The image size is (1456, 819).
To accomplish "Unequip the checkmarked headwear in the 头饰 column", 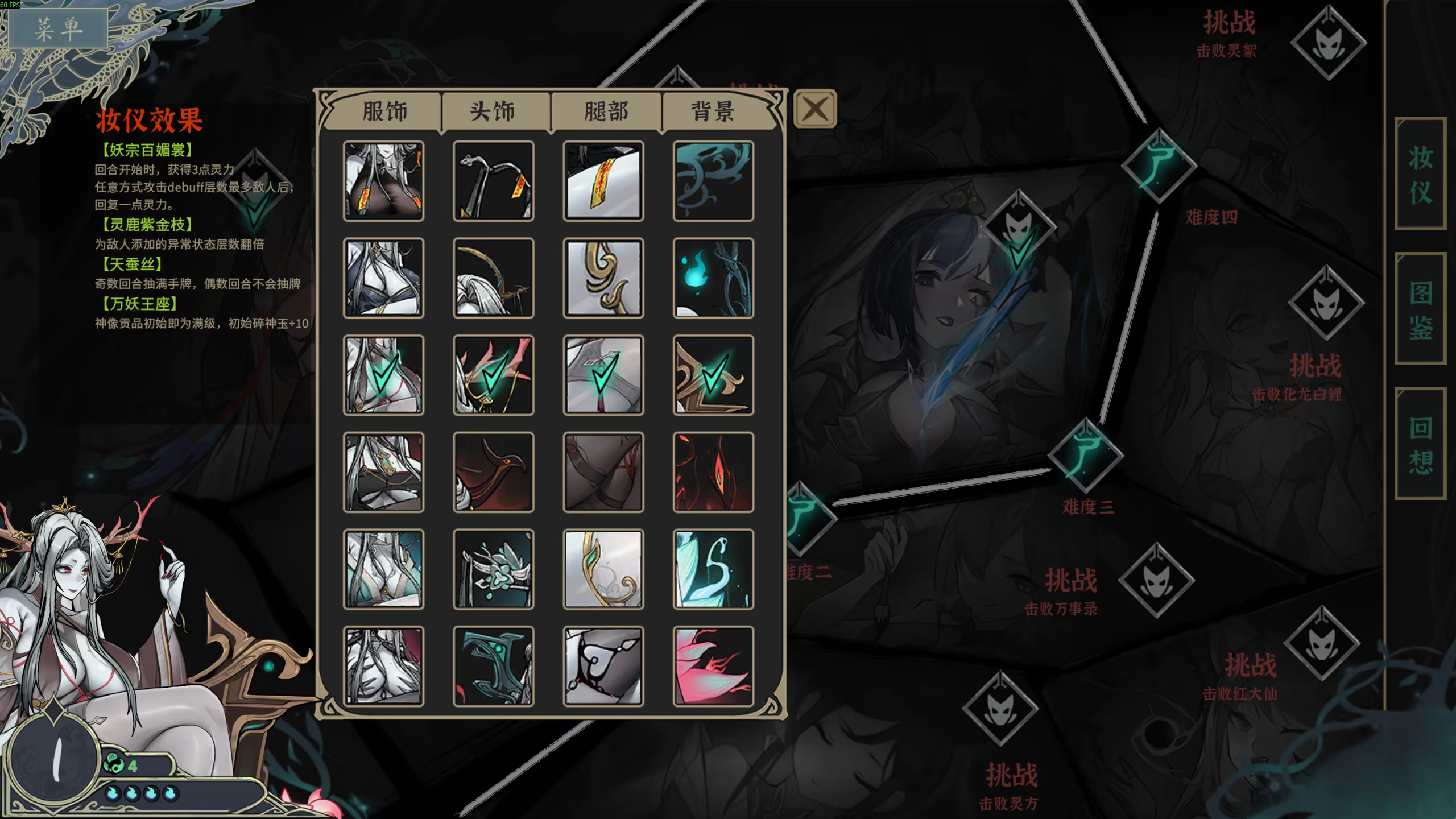I will click(493, 375).
